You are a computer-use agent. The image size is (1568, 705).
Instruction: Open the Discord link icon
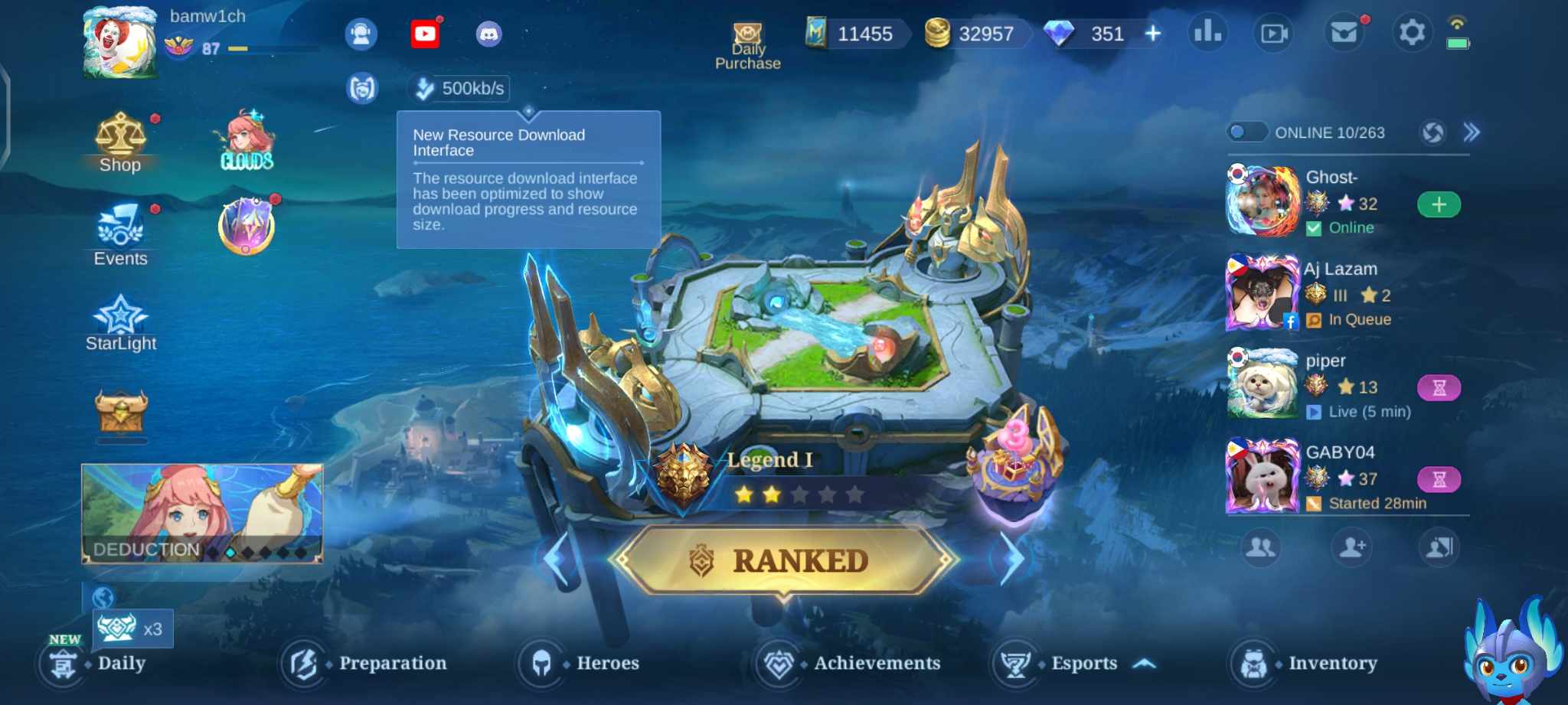point(488,34)
